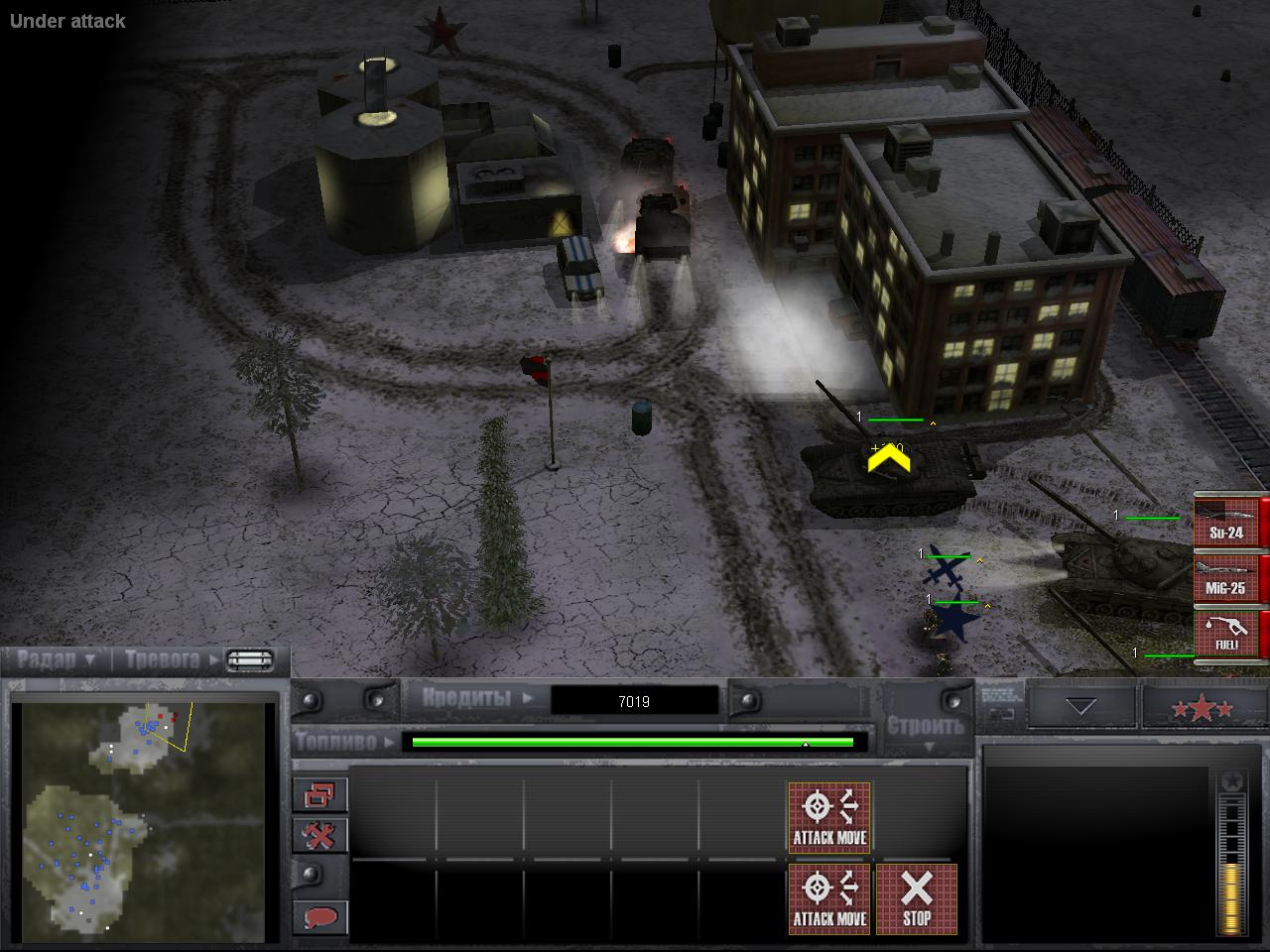Select the overlapping squares button

point(319,794)
